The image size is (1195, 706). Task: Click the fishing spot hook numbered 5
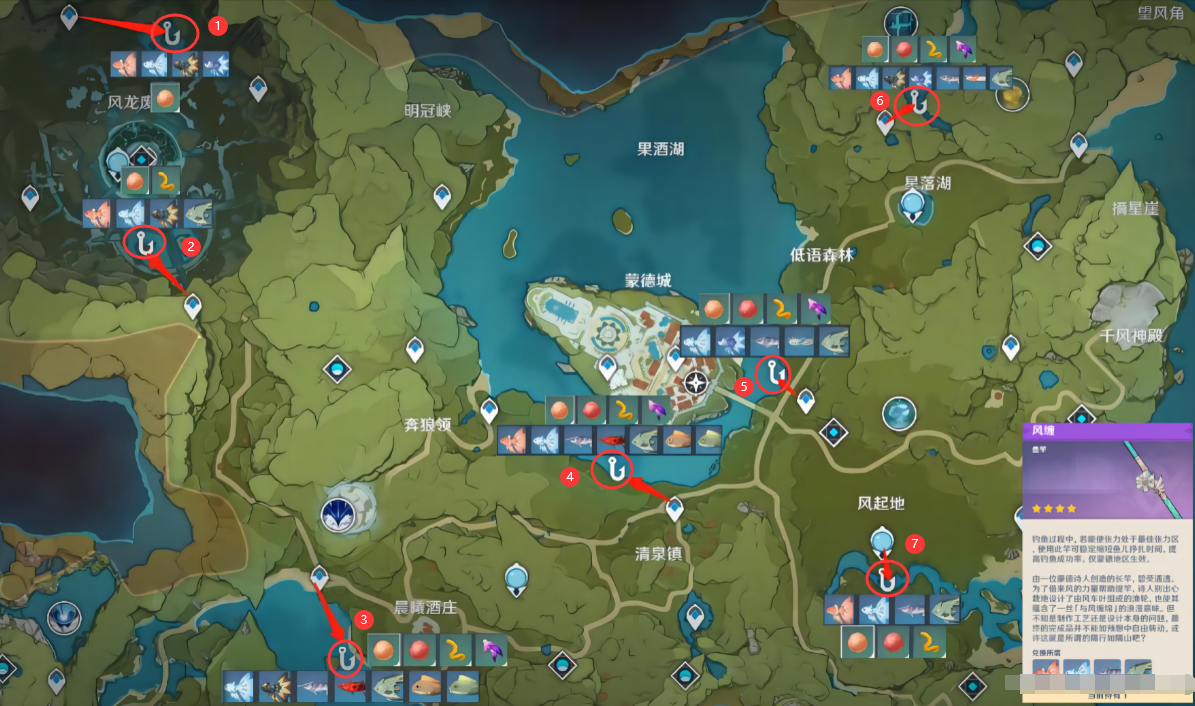[773, 374]
